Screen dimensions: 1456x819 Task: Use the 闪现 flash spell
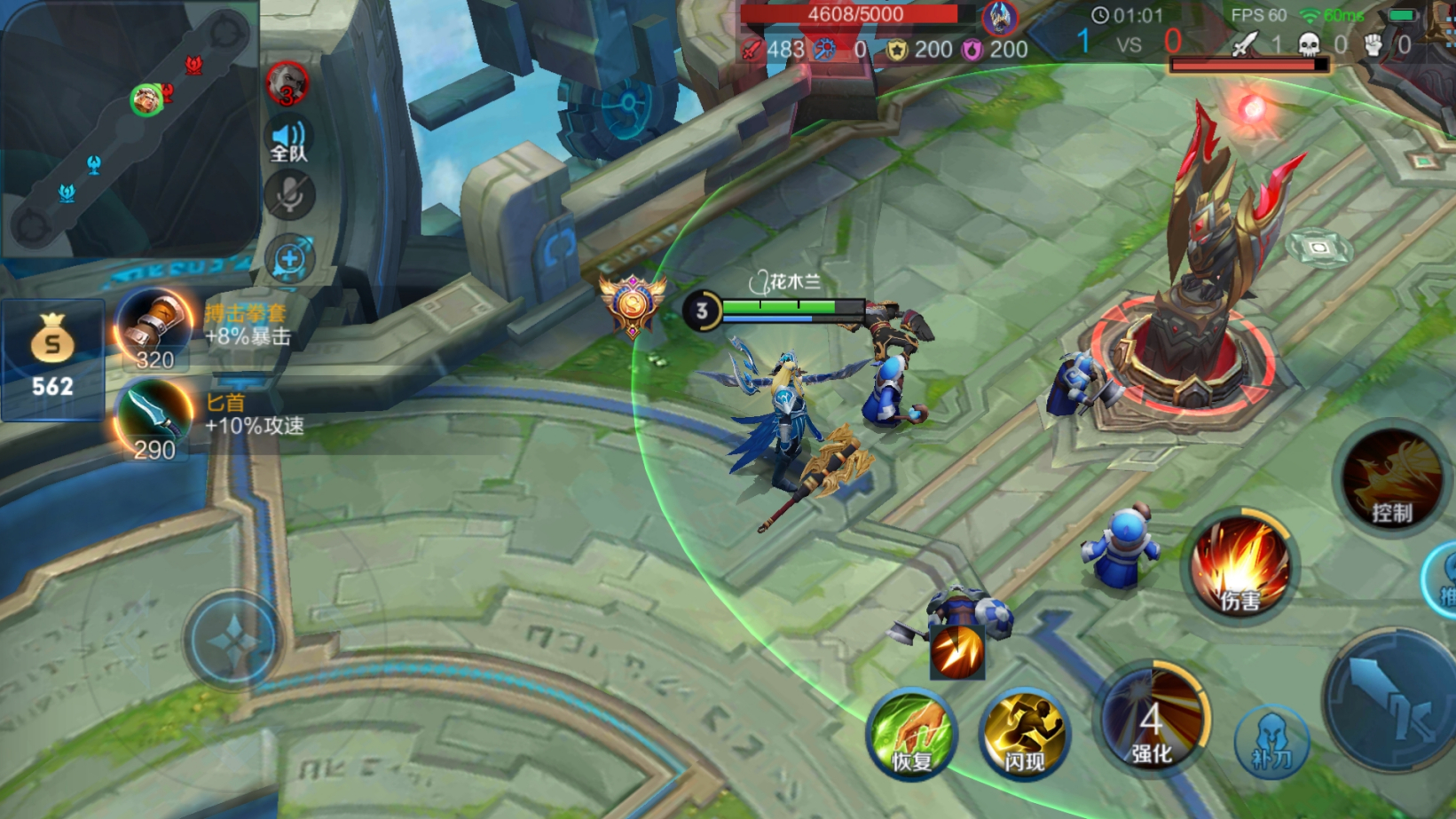(1024, 735)
